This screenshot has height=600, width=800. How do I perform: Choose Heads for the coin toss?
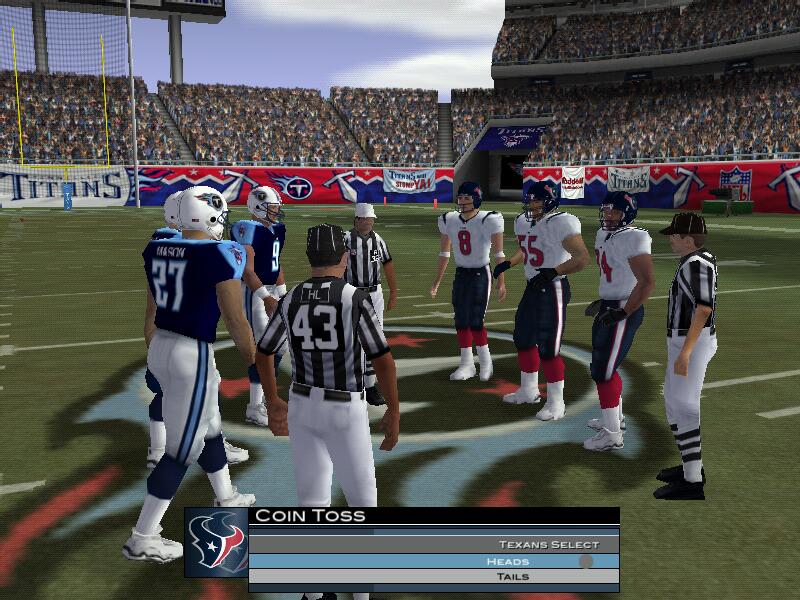click(508, 561)
